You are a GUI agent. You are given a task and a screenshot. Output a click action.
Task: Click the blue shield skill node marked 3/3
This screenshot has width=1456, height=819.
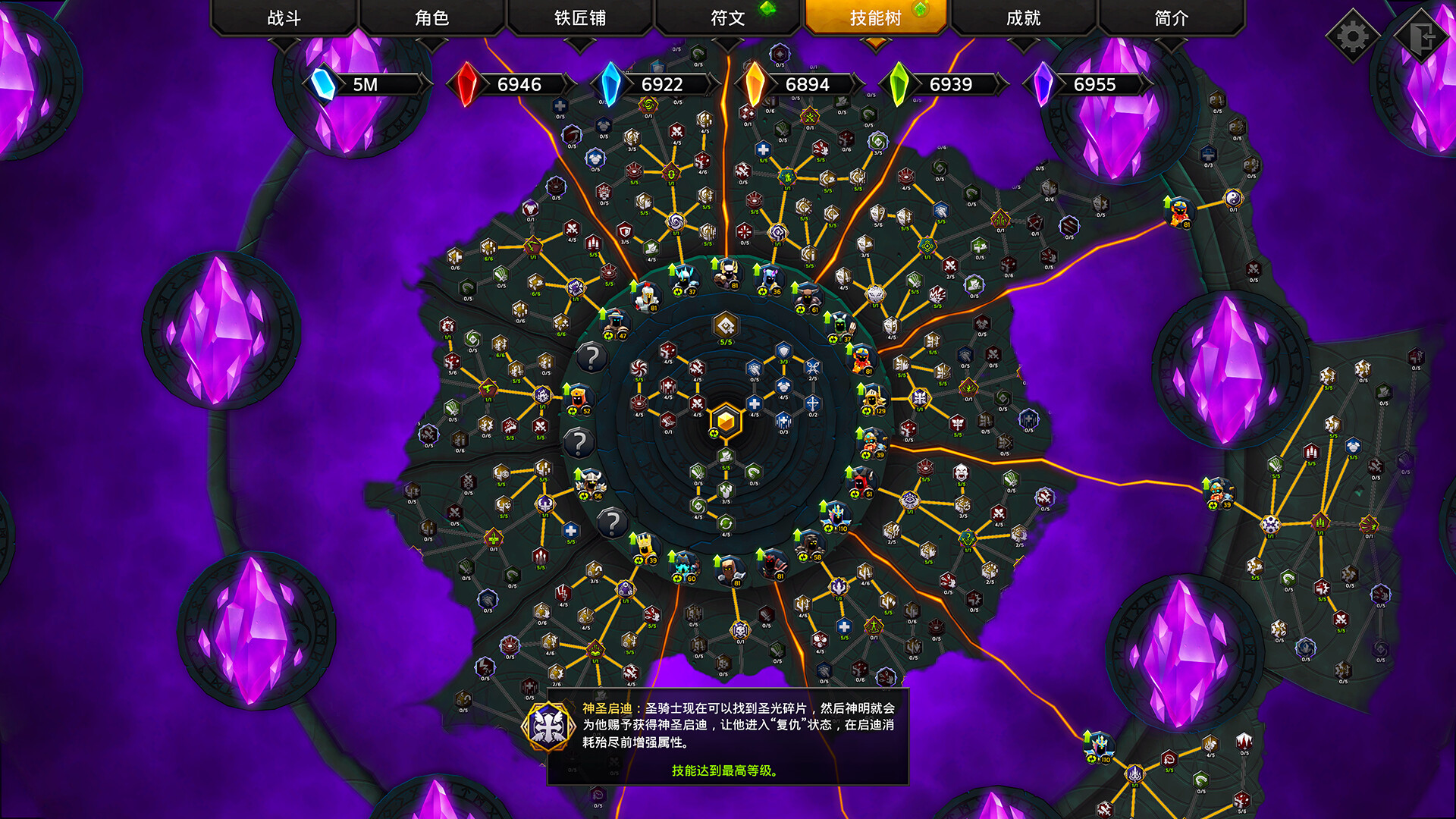tap(783, 350)
